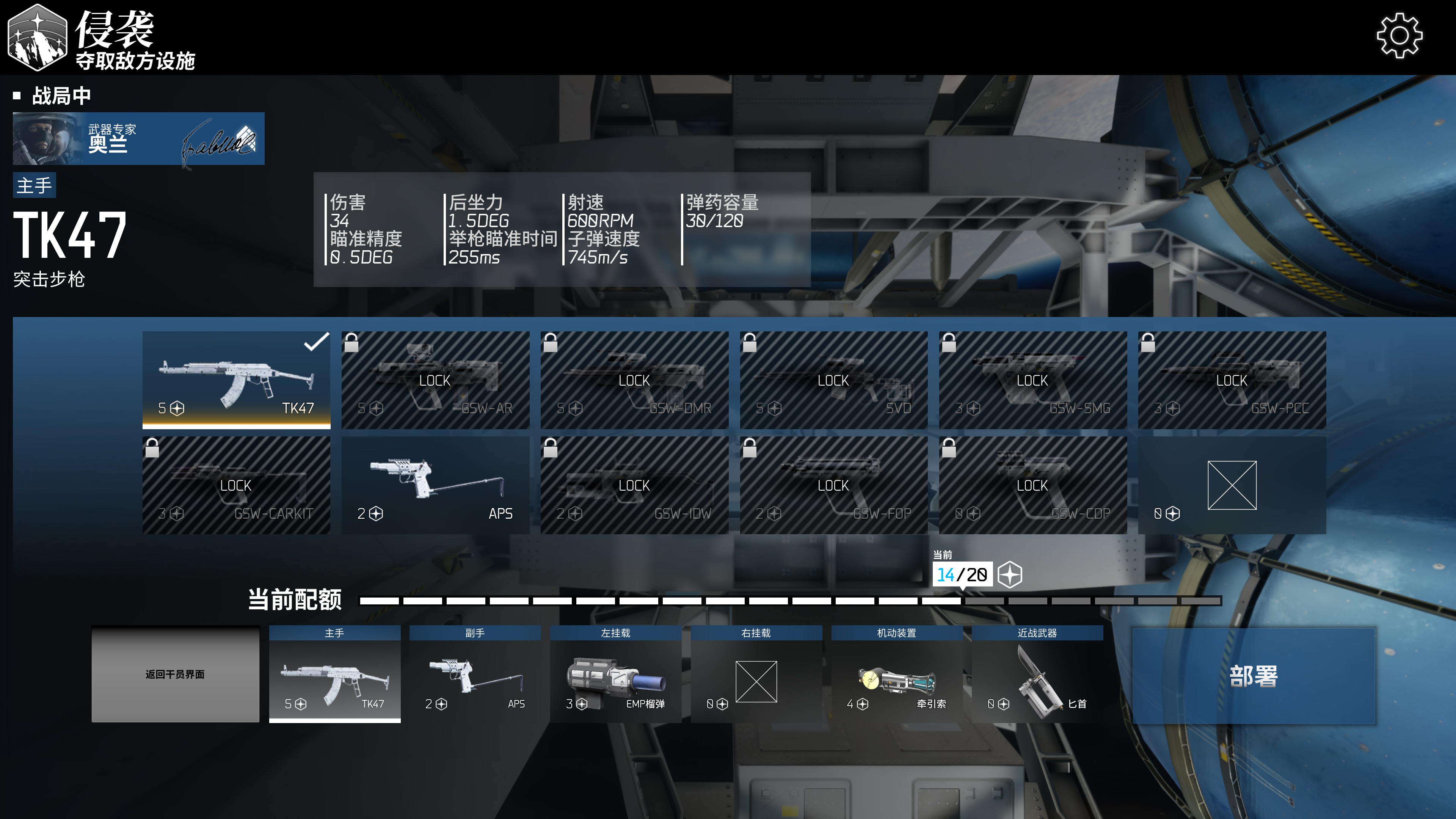Select the locked GSW-AR weapon tile
This screenshot has height=819, width=1456.
[435, 380]
